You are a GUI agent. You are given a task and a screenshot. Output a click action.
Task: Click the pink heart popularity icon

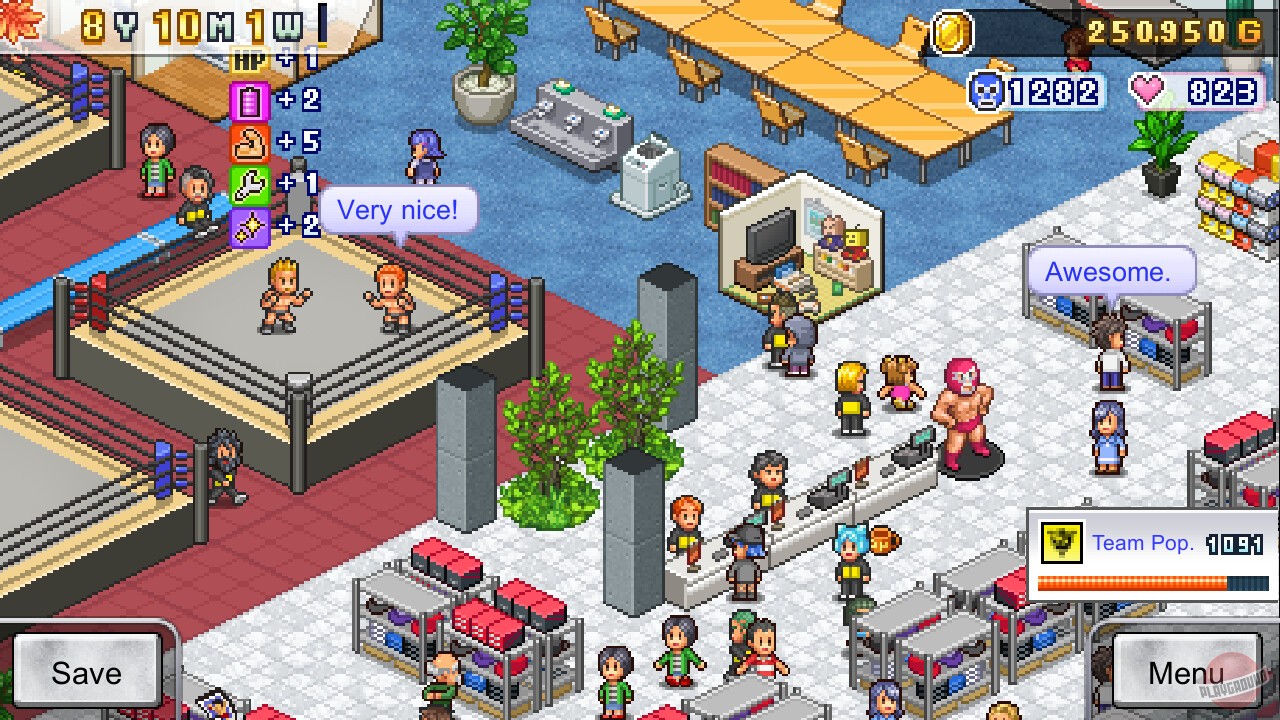1152,90
